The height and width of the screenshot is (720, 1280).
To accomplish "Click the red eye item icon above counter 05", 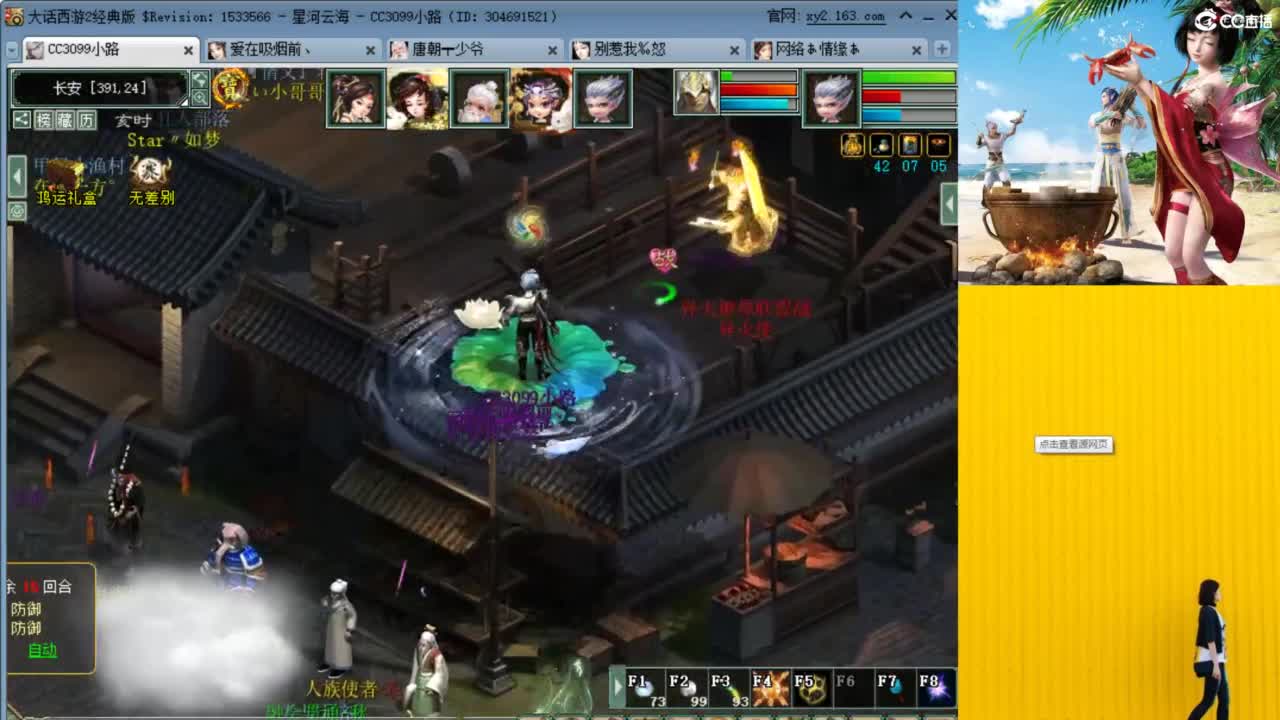I will (939, 145).
